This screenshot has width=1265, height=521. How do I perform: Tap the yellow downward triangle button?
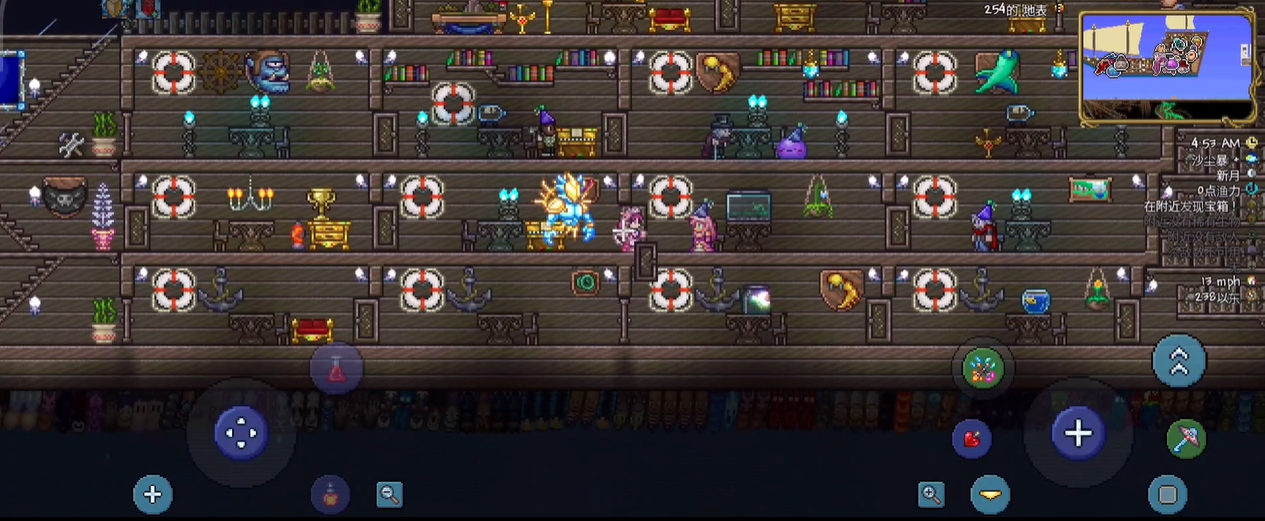[990, 494]
